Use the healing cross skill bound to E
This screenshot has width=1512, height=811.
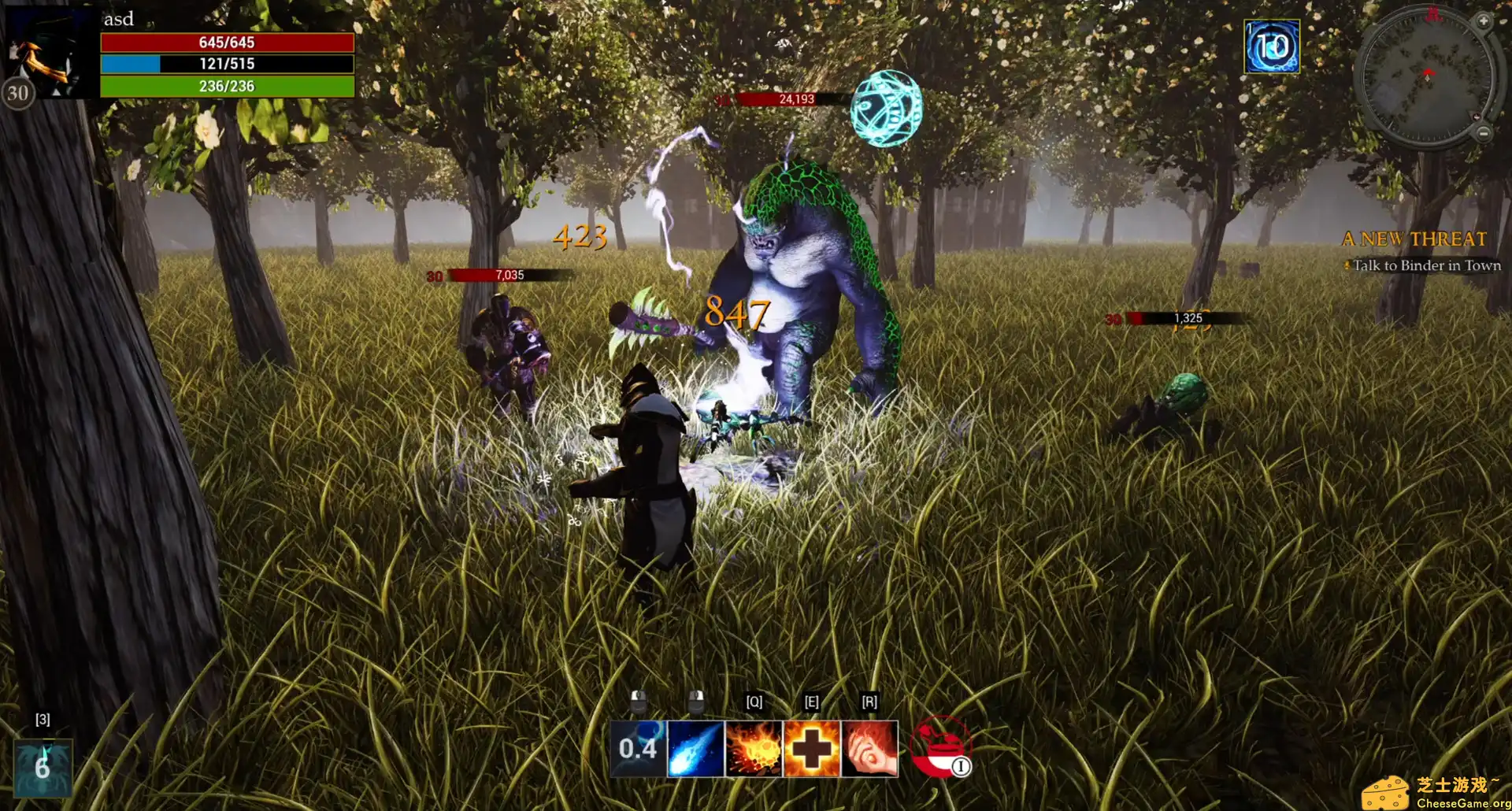(813, 750)
